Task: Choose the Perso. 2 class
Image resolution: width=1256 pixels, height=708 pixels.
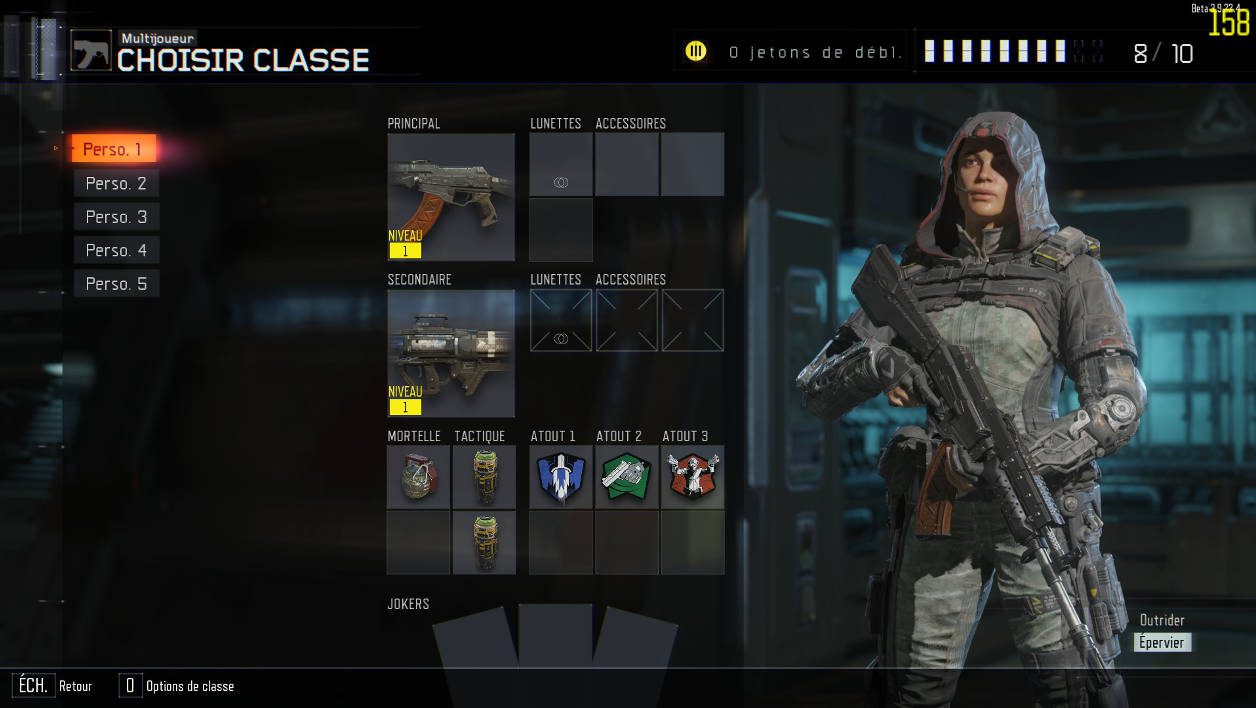Action: 116,183
